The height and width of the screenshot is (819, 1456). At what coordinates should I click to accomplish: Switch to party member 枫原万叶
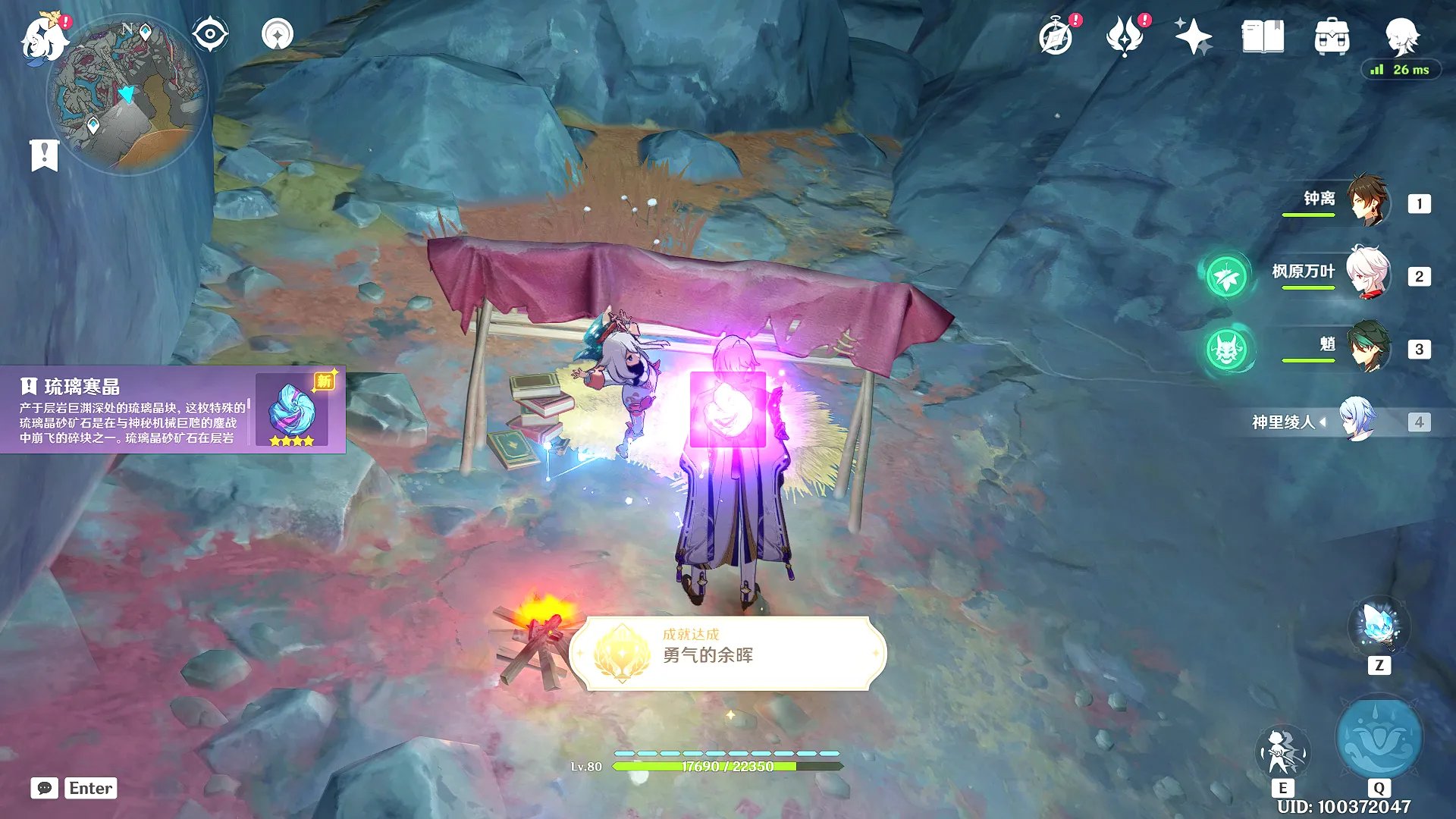coord(1367,273)
